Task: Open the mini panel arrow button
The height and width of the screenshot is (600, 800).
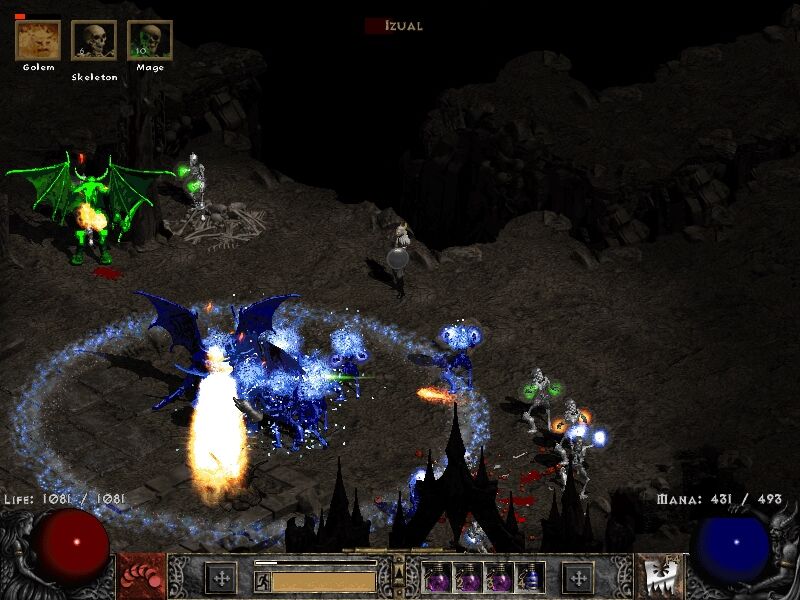Action: click(399, 571)
